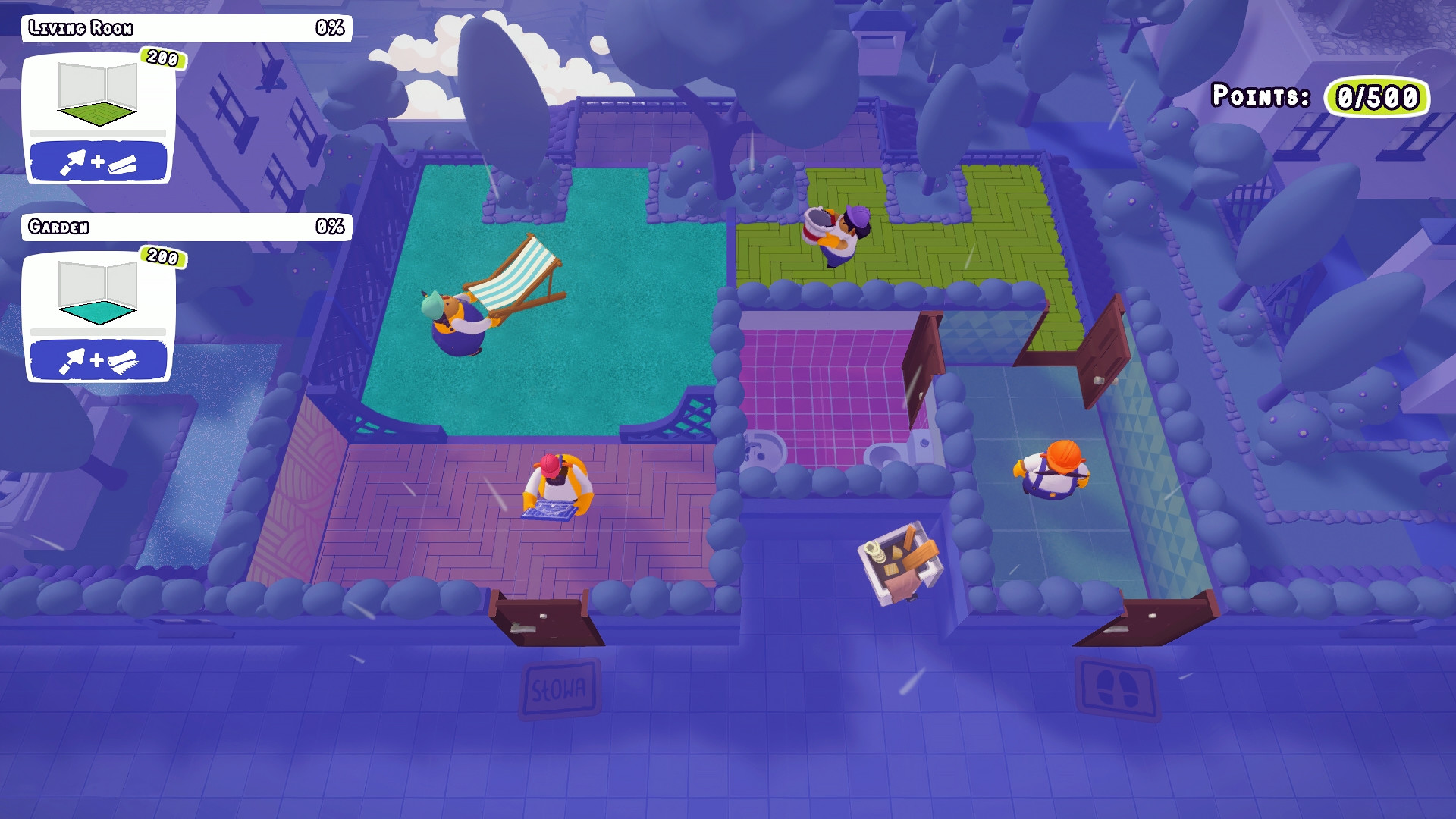
Task: Click the carpet roll icon on Garden card
Action: [124, 362]
